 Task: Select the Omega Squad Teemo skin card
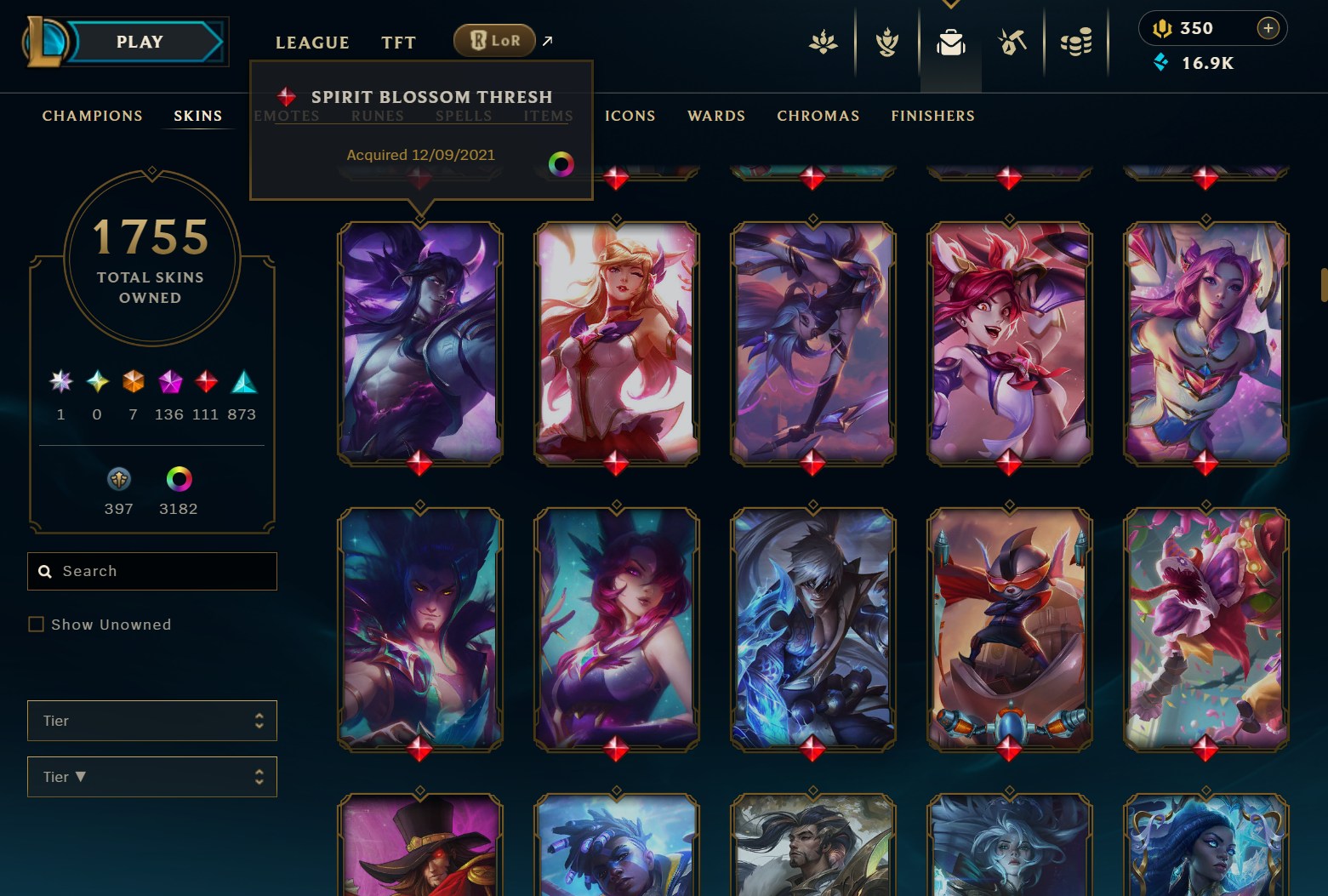click(1010, 629)
